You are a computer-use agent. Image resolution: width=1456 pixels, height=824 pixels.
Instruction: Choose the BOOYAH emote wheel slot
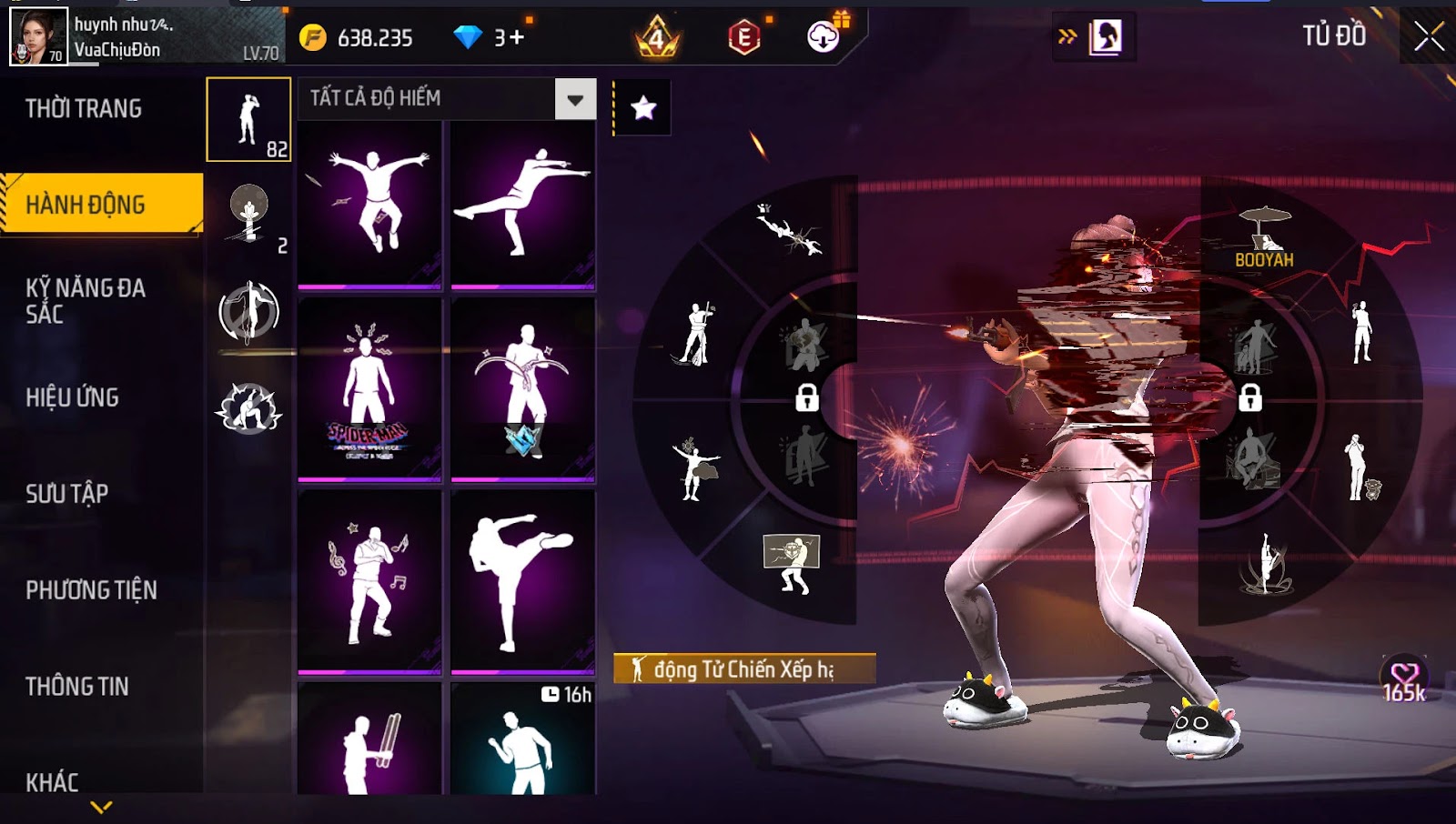point(1264,236)
